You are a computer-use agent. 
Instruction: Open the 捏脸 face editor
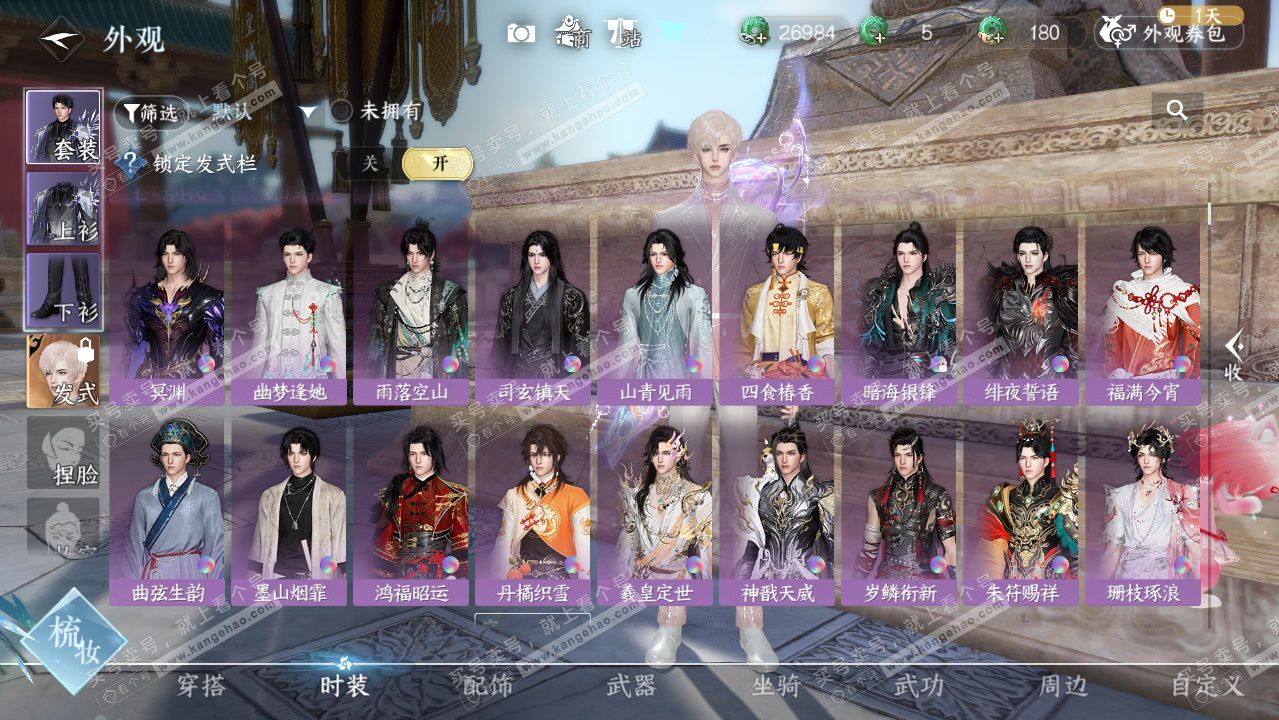(63, 453)
